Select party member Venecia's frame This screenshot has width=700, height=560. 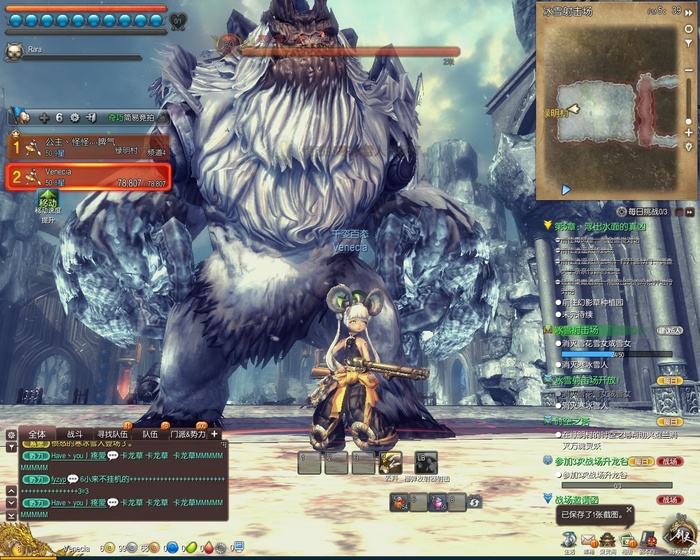click(88, 178)
